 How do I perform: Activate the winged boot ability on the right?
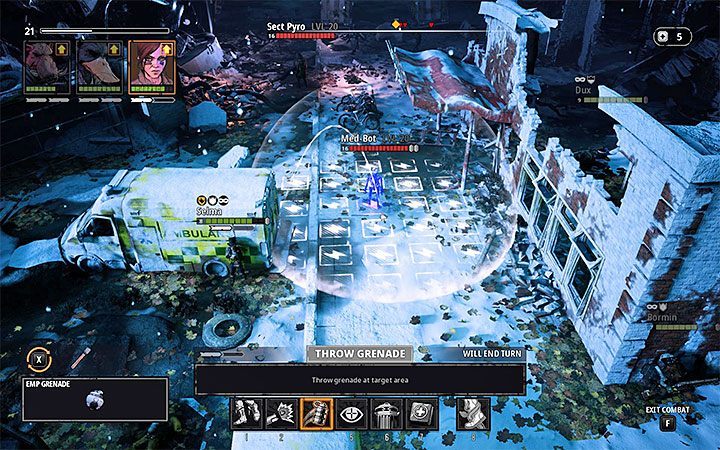click(473, 413)
